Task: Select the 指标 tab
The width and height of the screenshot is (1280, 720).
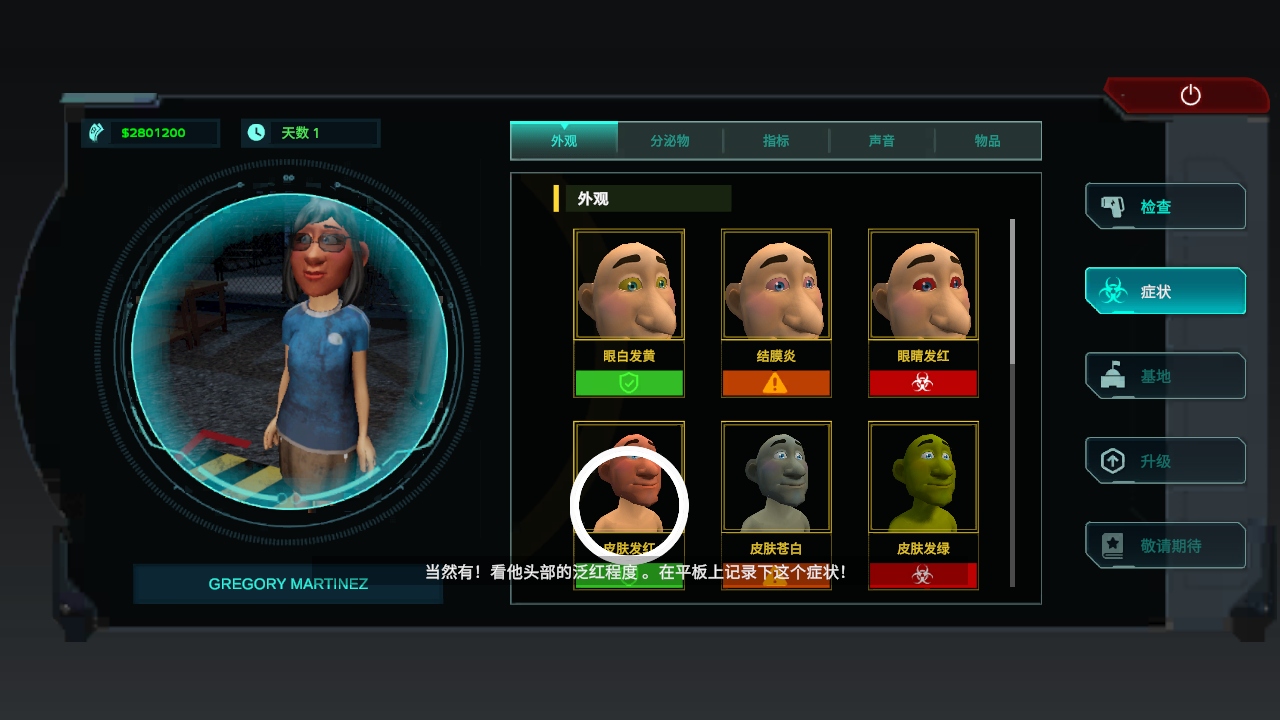Action: (776, 141)
